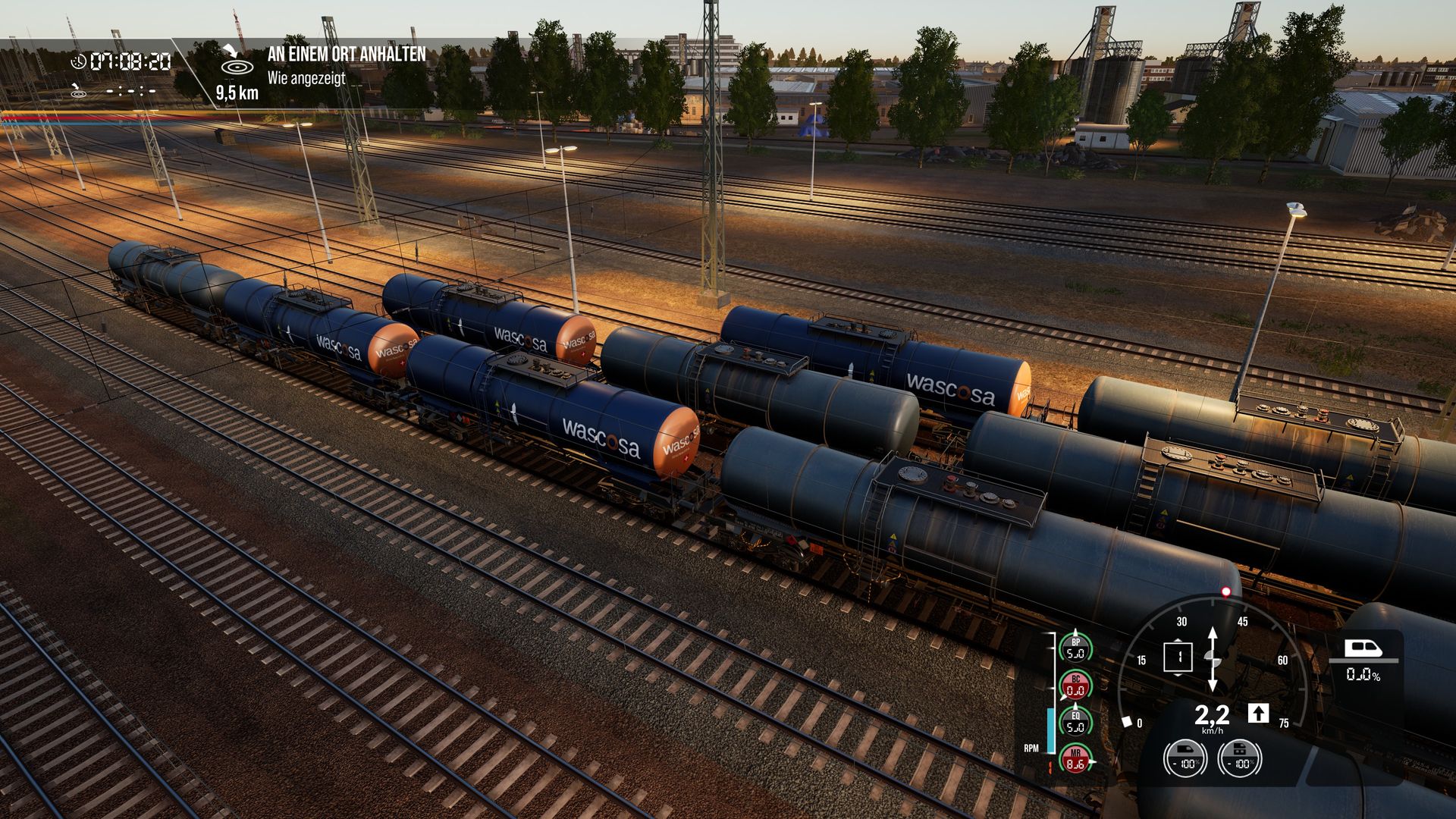Viewport: 1456px width, 819px height.
Task: Click the white forward-direction arrow indicator
Action: point(1258,714)
